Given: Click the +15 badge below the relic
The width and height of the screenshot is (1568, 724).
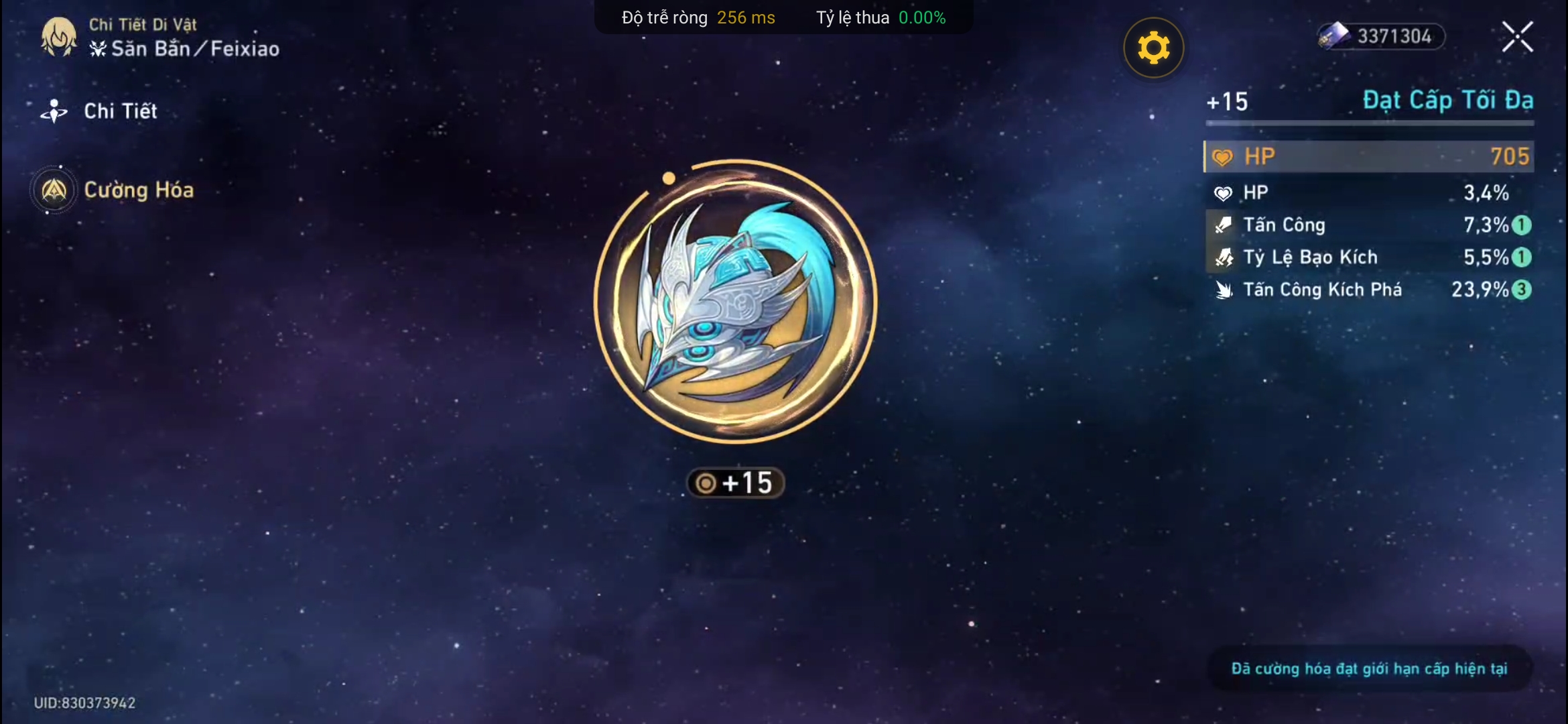Looking at the screenshot, I should 736,483.
